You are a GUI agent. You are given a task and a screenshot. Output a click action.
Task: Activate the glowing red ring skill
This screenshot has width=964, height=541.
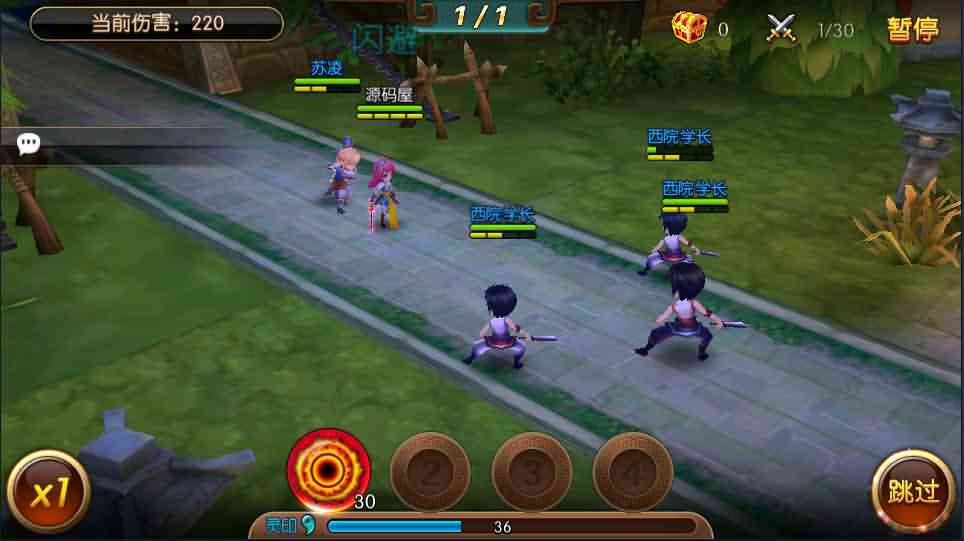click(328, 469)
